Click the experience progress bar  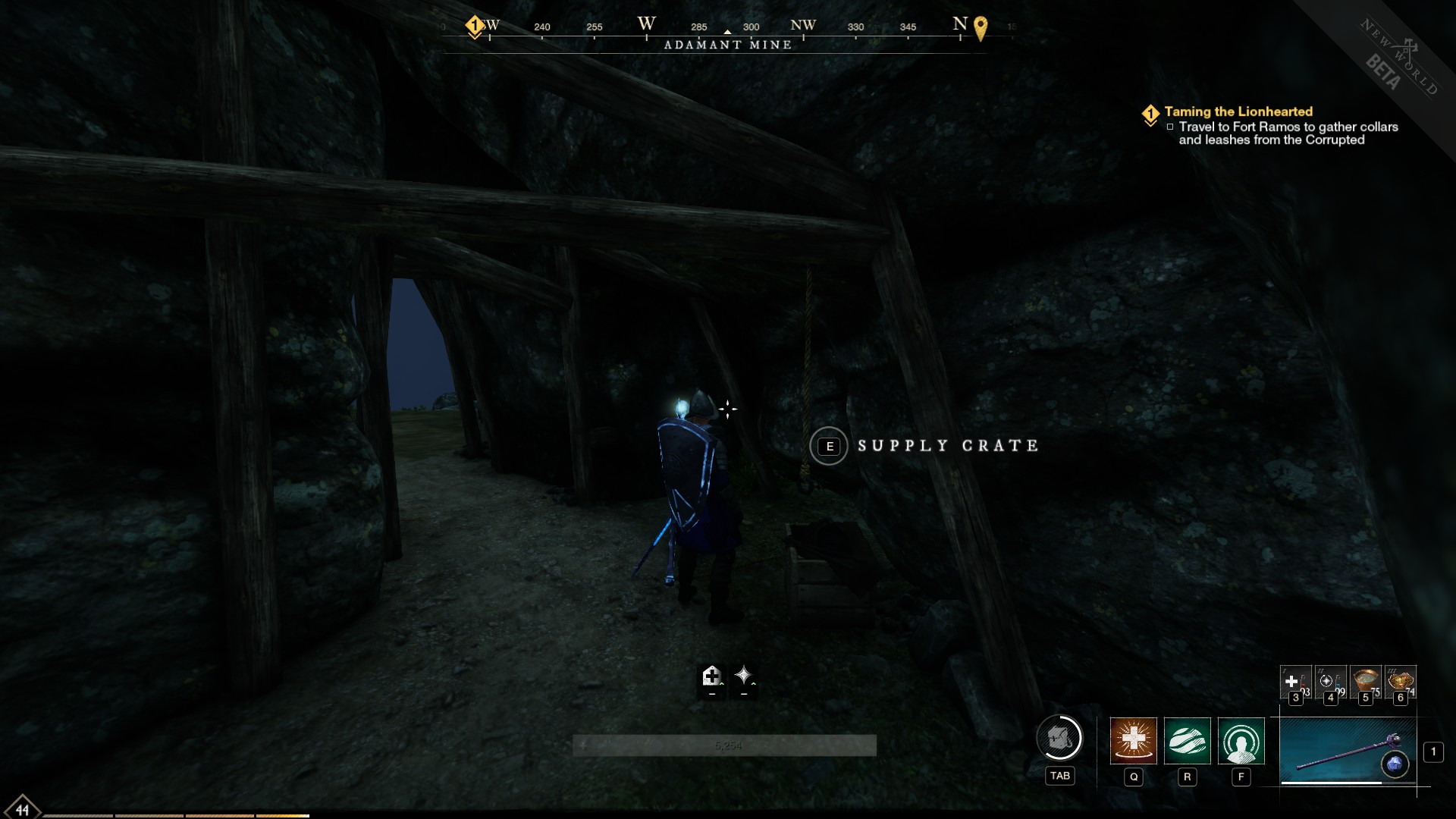726,745
